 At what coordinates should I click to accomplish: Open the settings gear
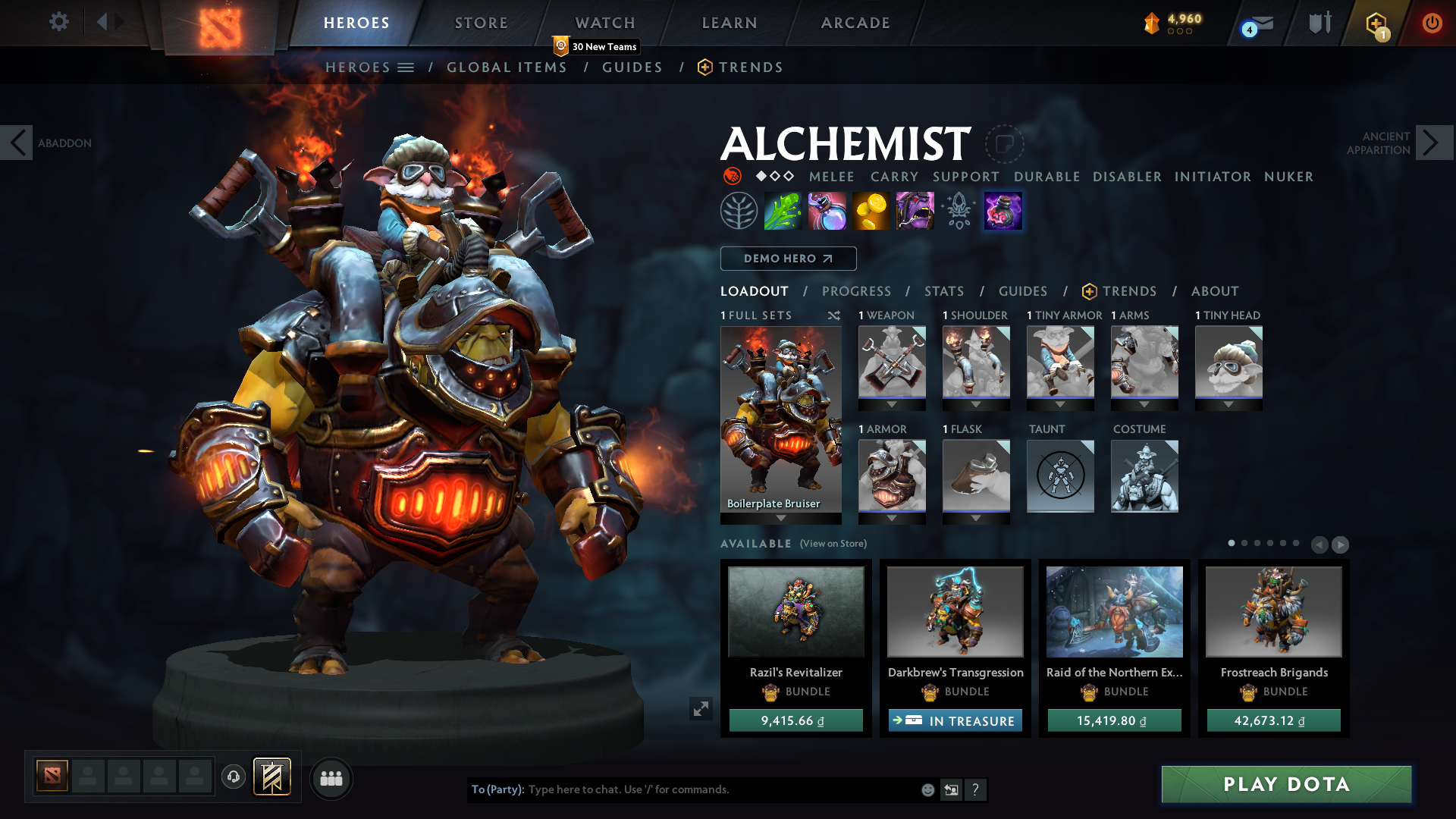58,22
